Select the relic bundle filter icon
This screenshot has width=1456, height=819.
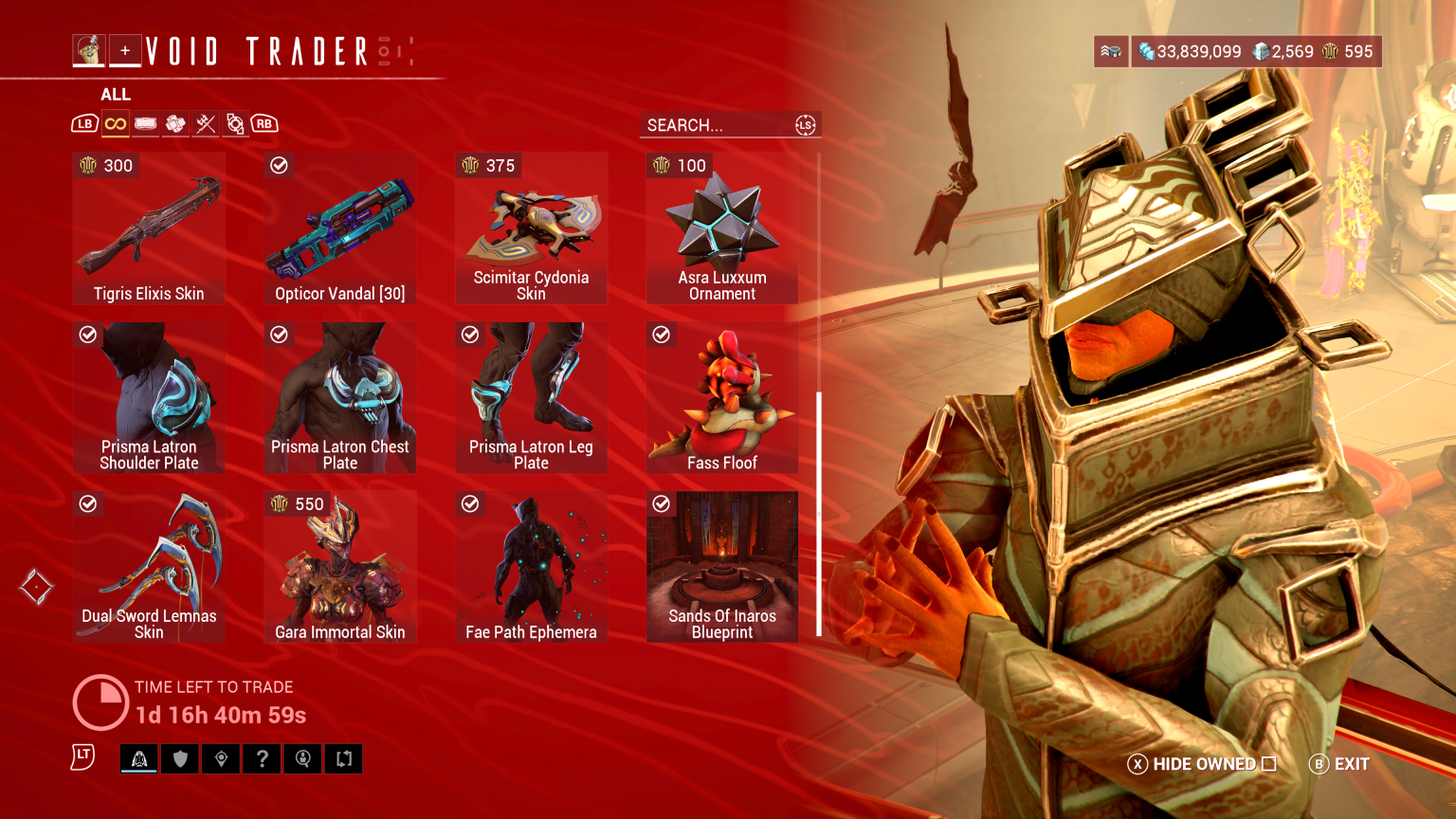tap(175, 123)
